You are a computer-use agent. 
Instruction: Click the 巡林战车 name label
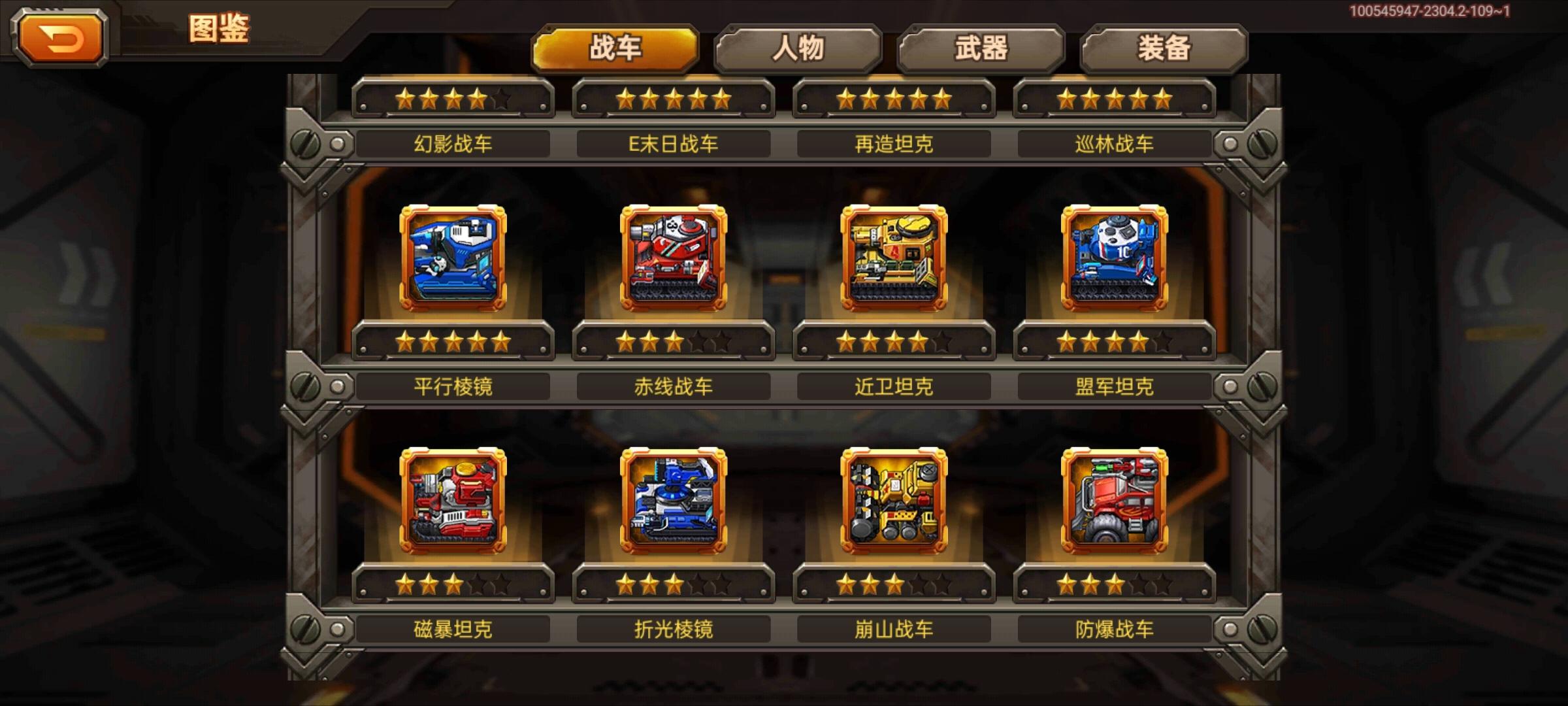click(1115, 143)
